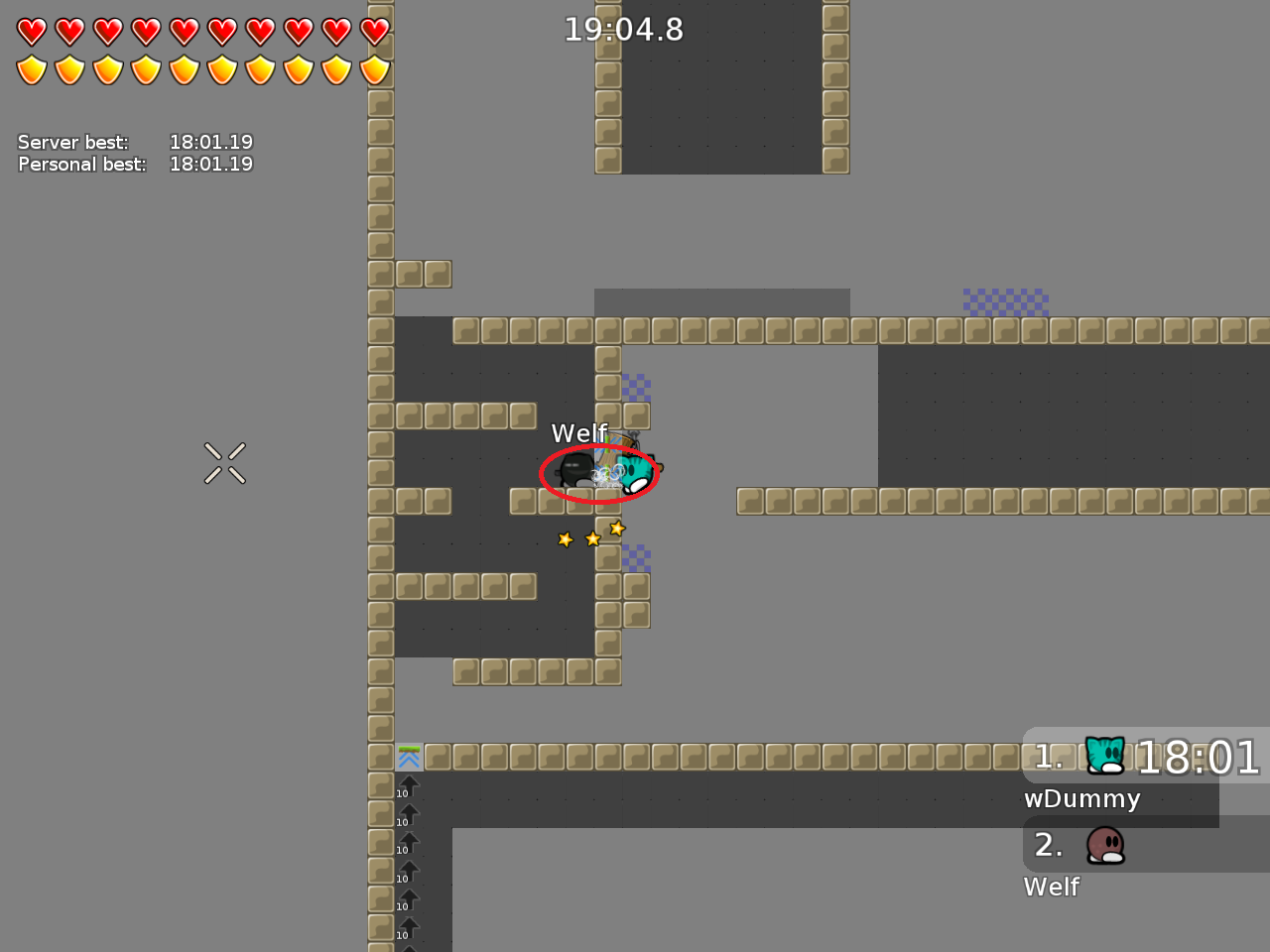Select the final shield in the armor row
Viewport: 1270px width, 952px height.
coord(375,69)
